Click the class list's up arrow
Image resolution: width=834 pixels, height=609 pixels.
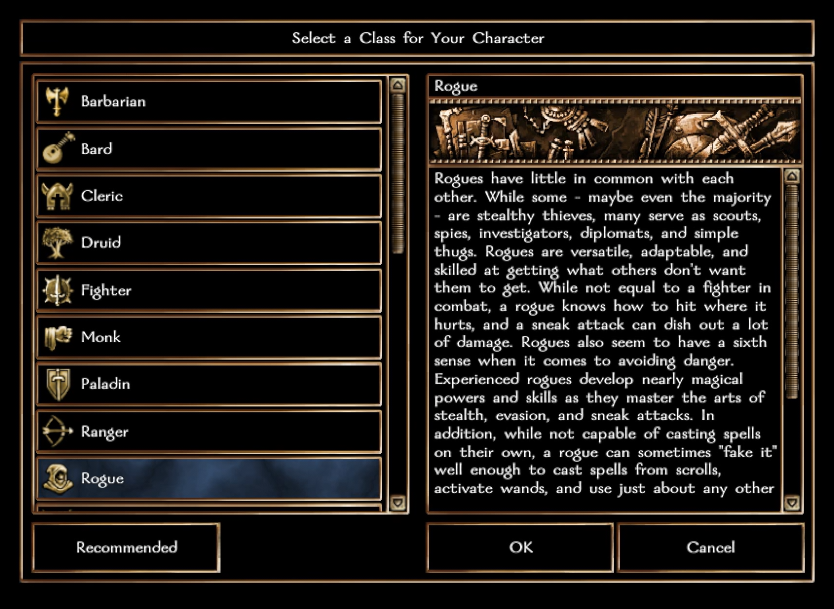397,86
